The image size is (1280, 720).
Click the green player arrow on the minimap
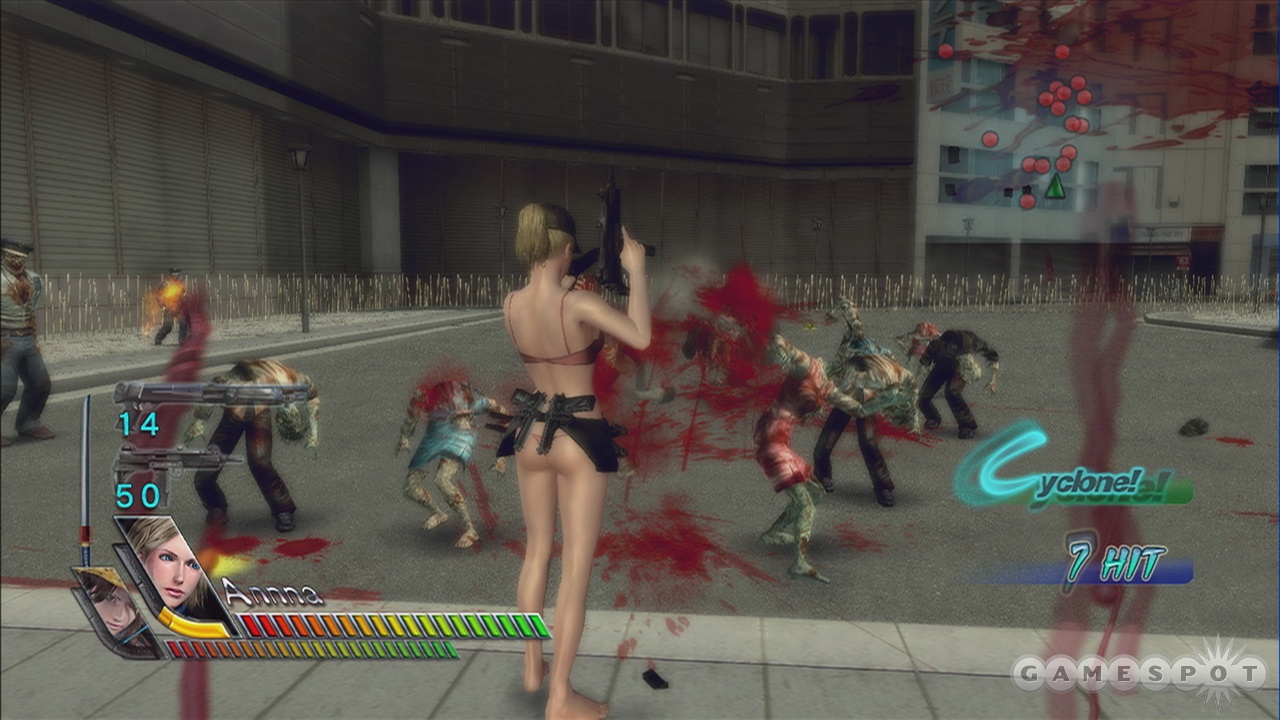1056,185
